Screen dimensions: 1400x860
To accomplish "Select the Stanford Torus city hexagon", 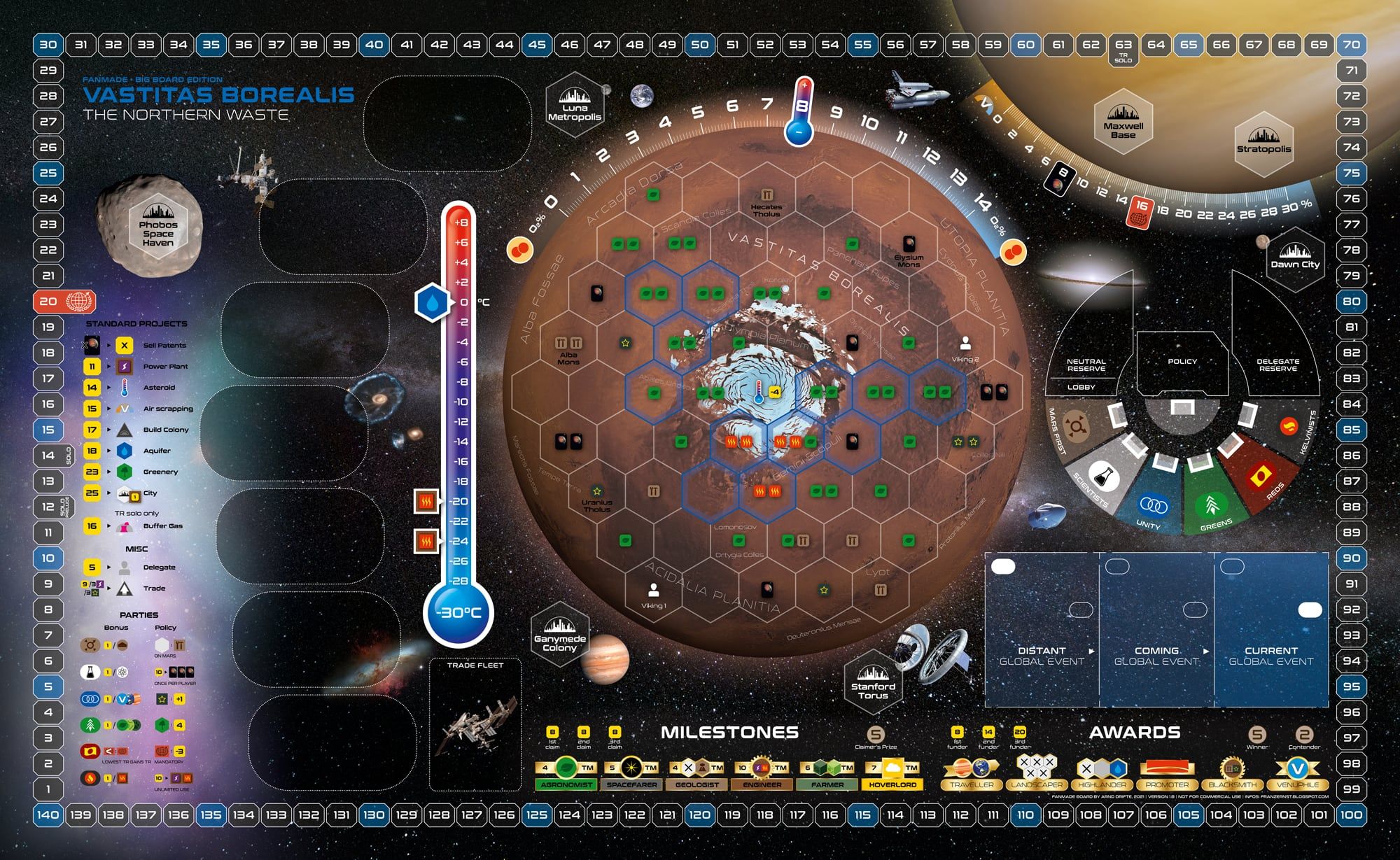I will [x=873, y=684].
